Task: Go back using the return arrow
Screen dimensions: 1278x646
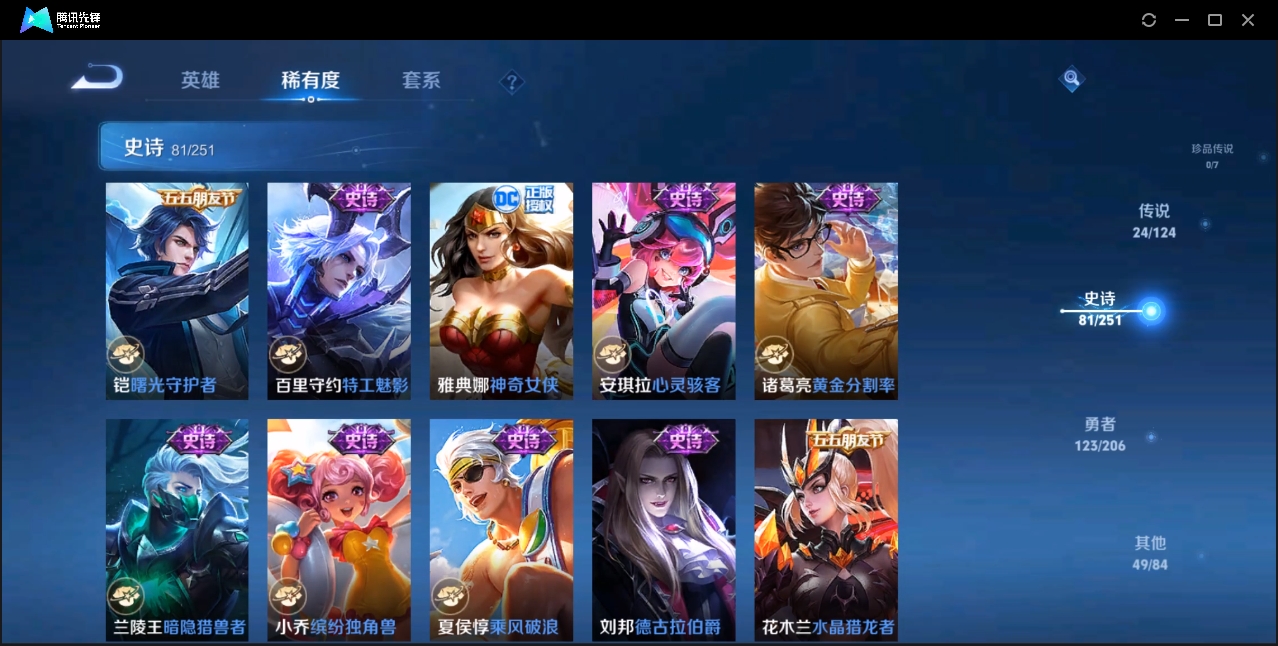Action: pos(98,77)
